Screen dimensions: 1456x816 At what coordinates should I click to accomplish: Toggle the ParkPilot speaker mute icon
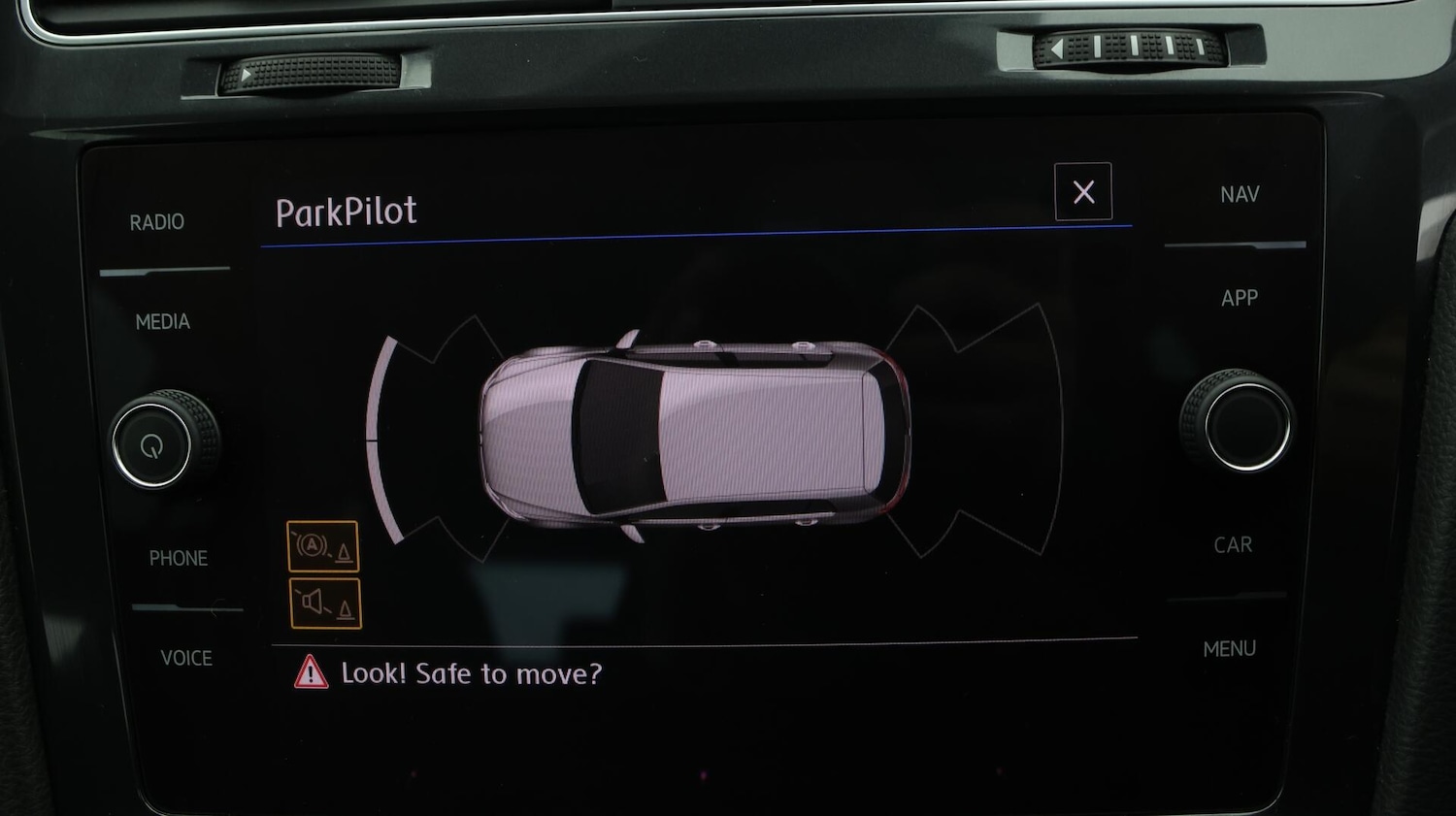[325, 604]
